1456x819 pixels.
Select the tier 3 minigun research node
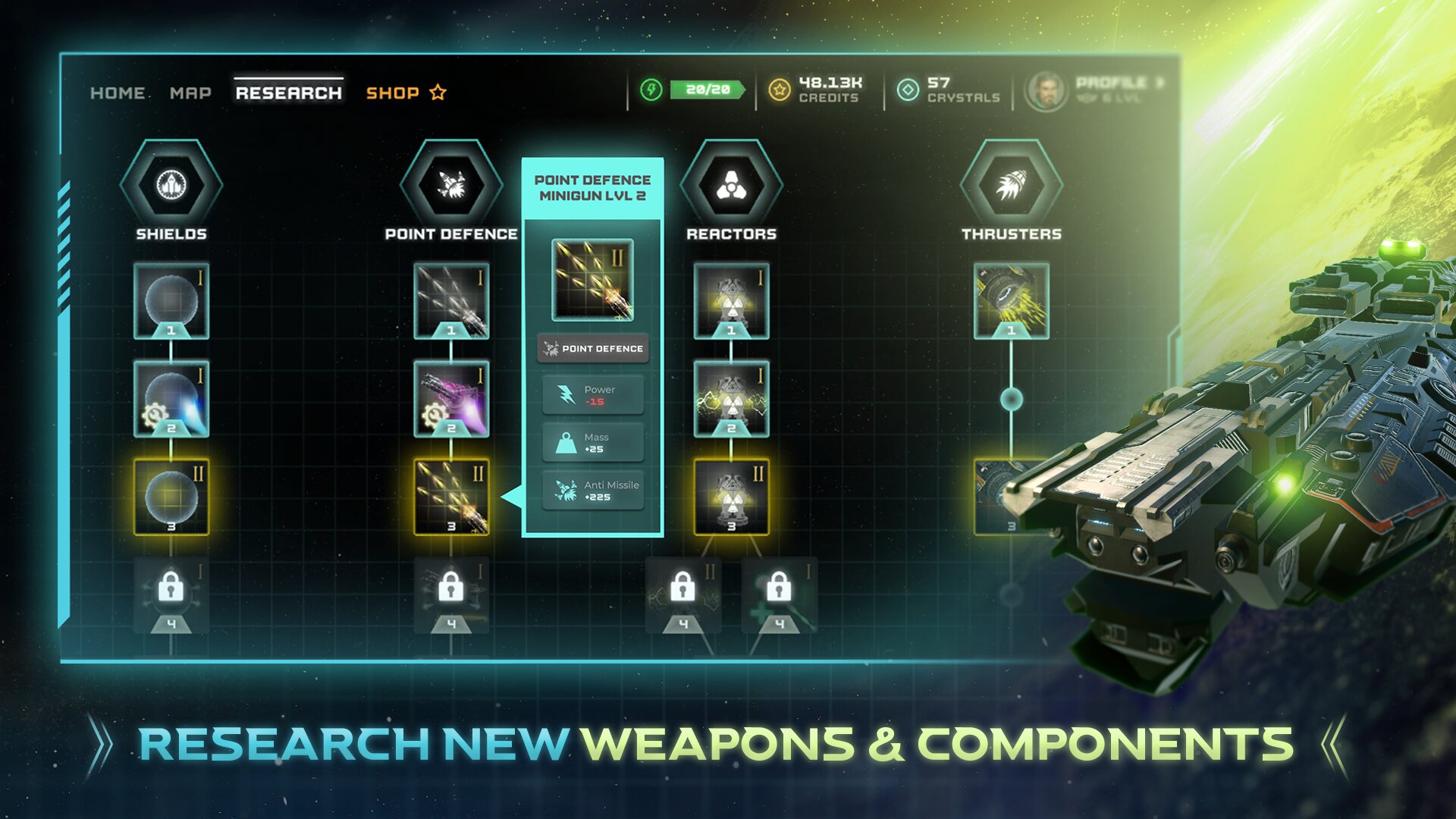451,497
